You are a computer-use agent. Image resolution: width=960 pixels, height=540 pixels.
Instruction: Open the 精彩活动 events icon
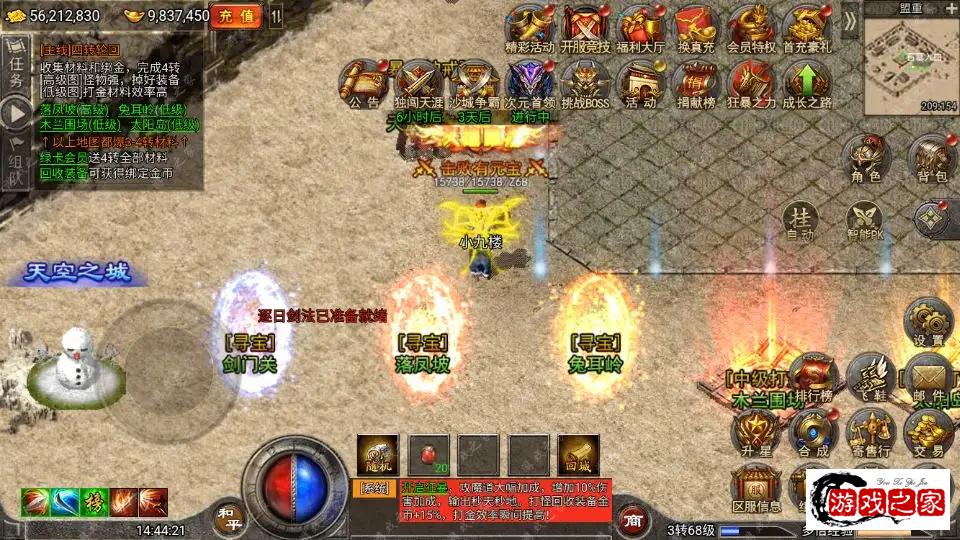click(x=529, y=28)
